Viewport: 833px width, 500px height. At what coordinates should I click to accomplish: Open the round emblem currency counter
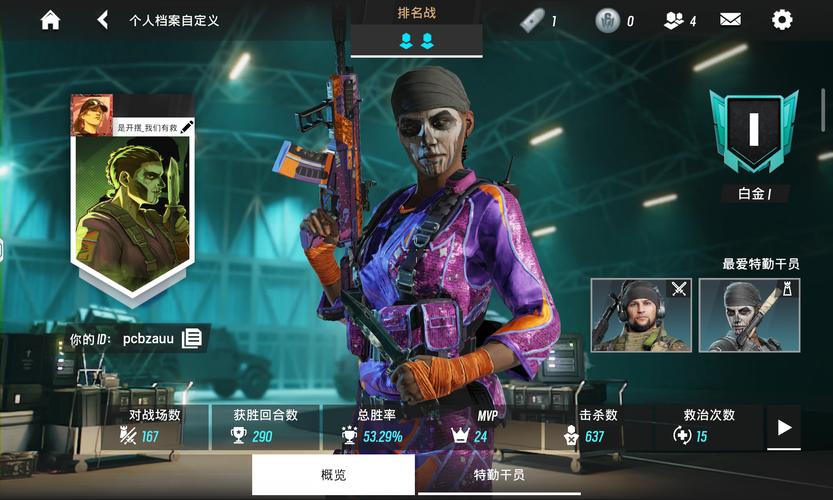(614, 20)
